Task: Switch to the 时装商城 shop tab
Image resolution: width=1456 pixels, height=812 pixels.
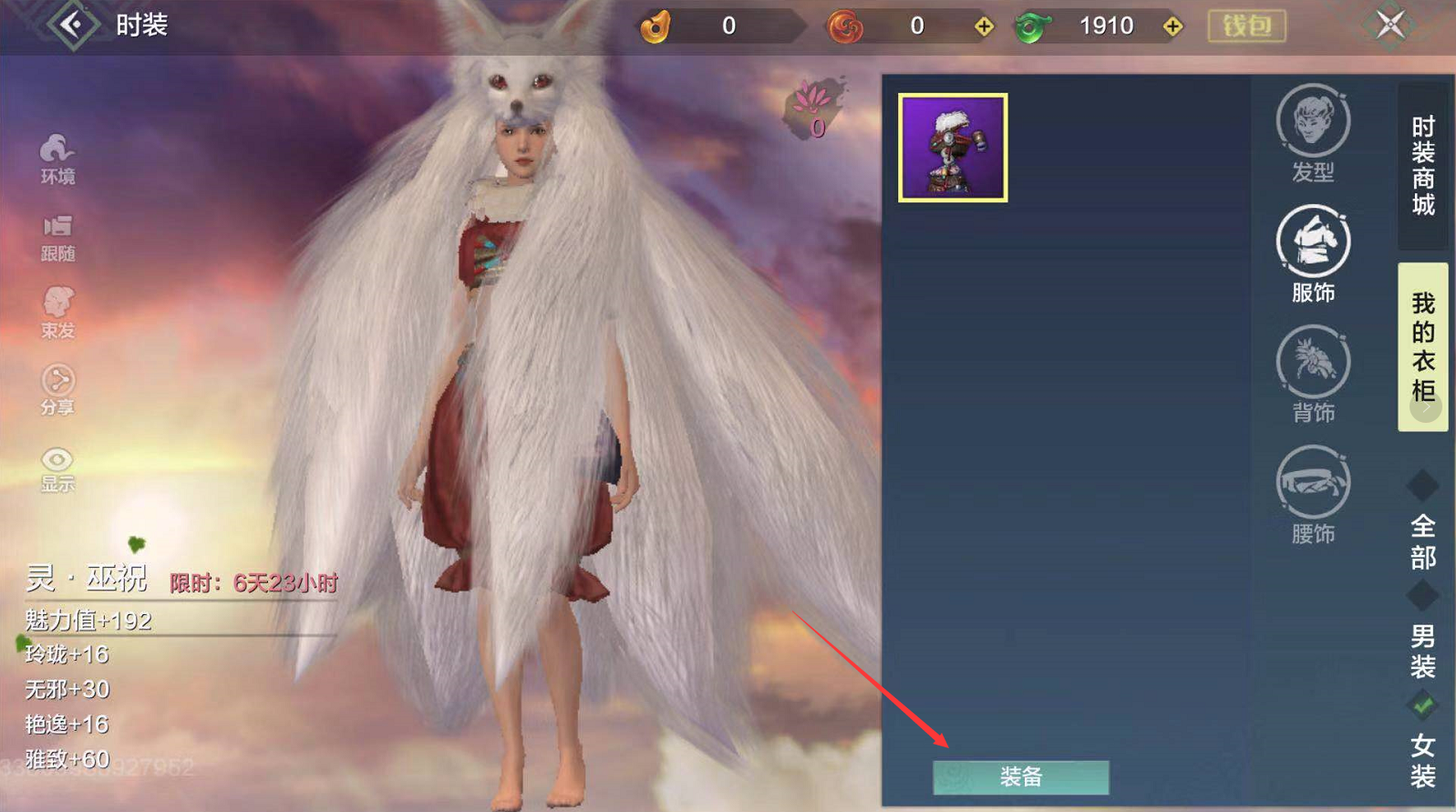Action: 1422,166
